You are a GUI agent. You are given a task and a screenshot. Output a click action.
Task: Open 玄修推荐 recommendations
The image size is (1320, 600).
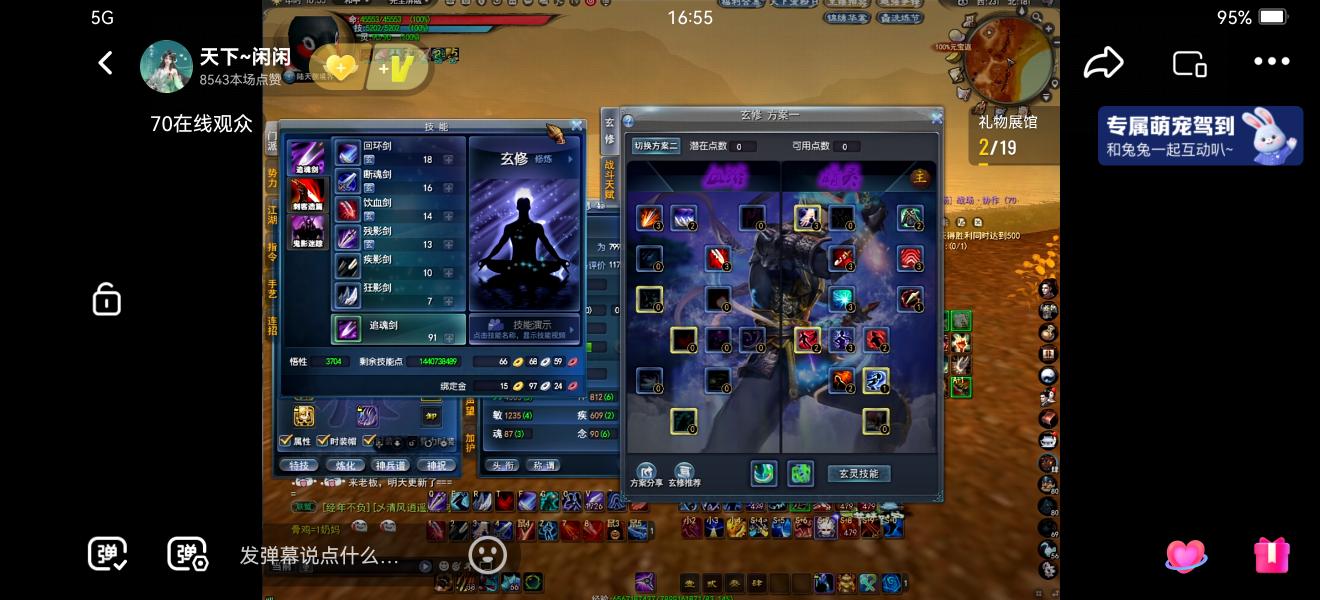(684, 473)
